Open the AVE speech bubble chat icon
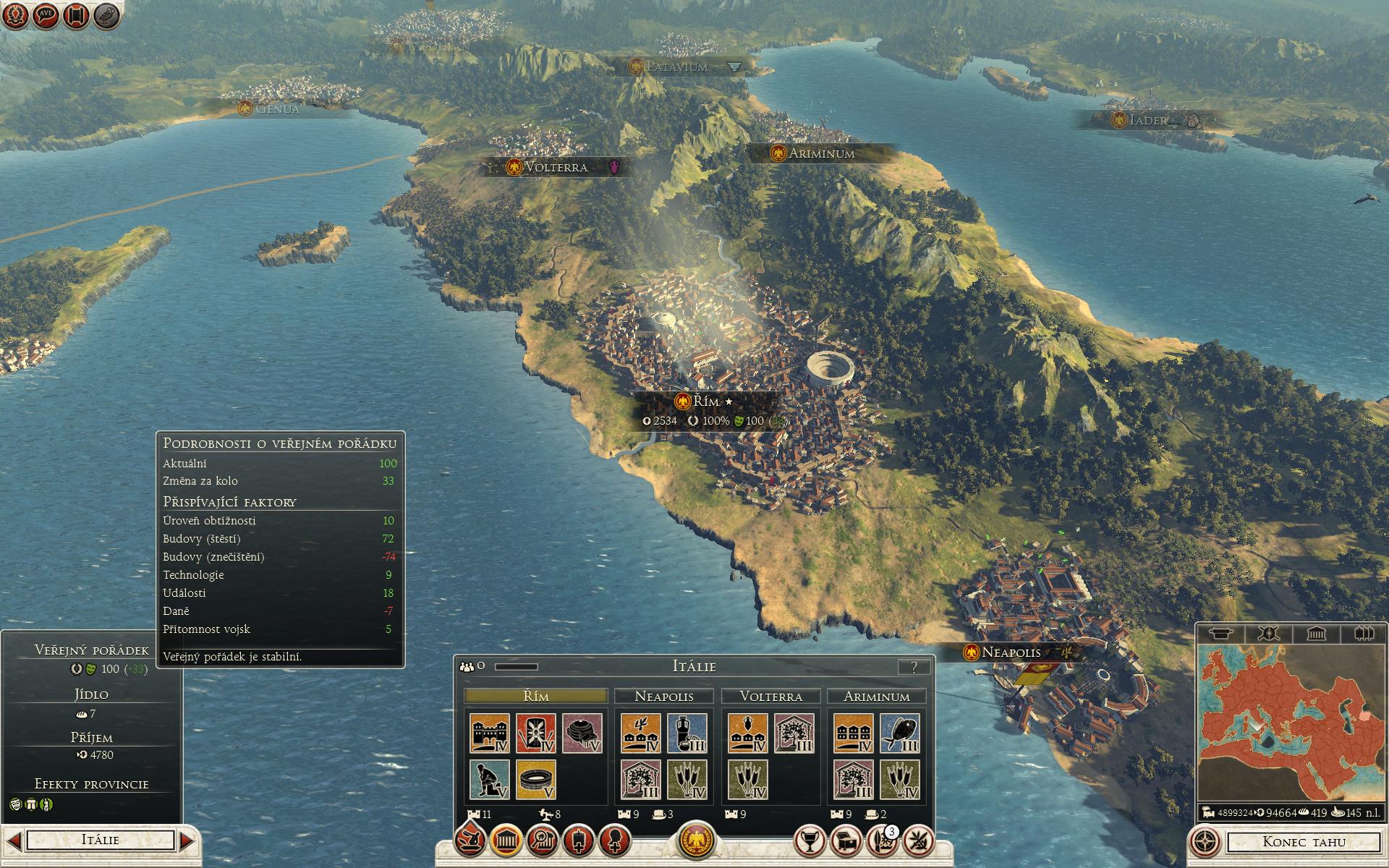Screen dimensions: 1389x868 coord(45,15)
